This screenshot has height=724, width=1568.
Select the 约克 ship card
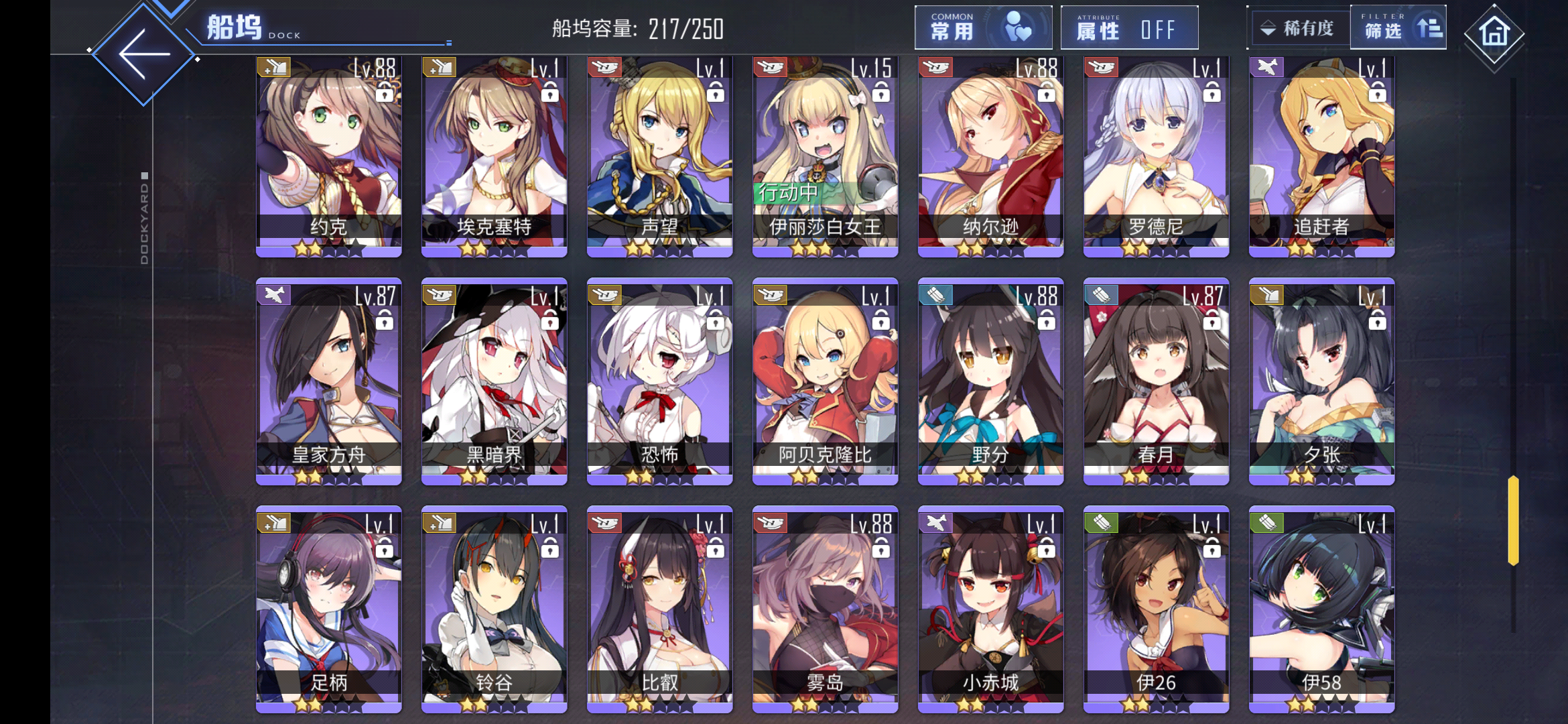coord(329,158)
